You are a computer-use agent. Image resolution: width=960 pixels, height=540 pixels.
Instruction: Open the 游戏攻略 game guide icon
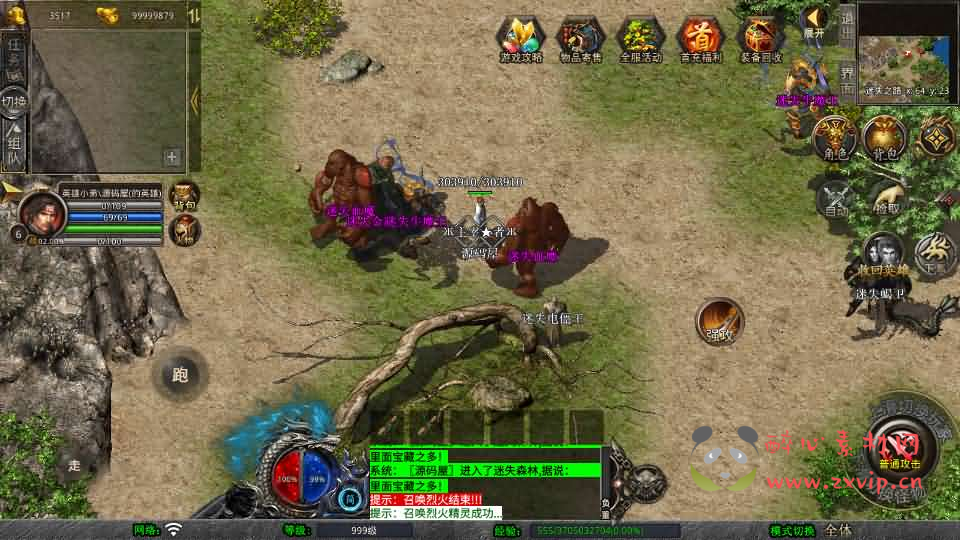(x=520, y=38)
